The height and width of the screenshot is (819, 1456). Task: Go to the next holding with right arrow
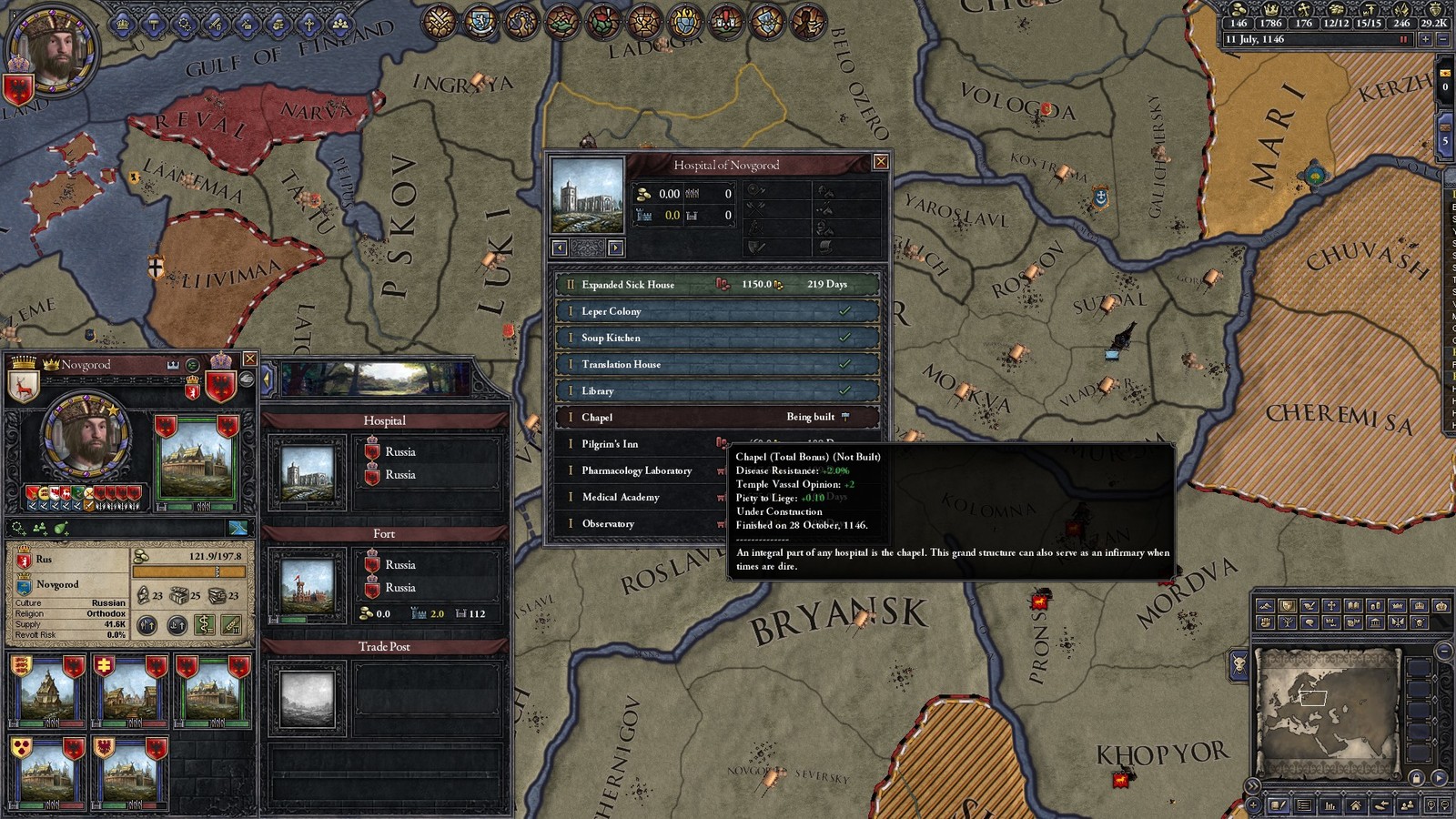(x=616, y=248)
